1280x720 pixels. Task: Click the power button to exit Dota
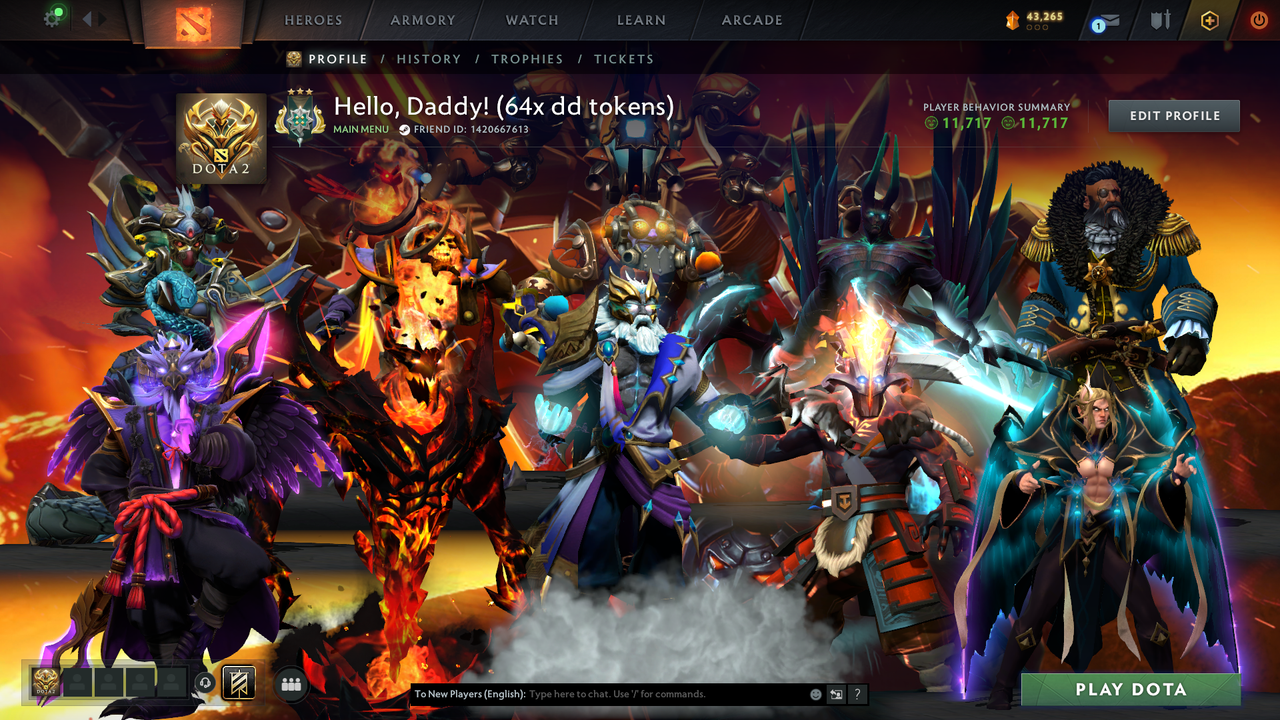click(1258, 20)
